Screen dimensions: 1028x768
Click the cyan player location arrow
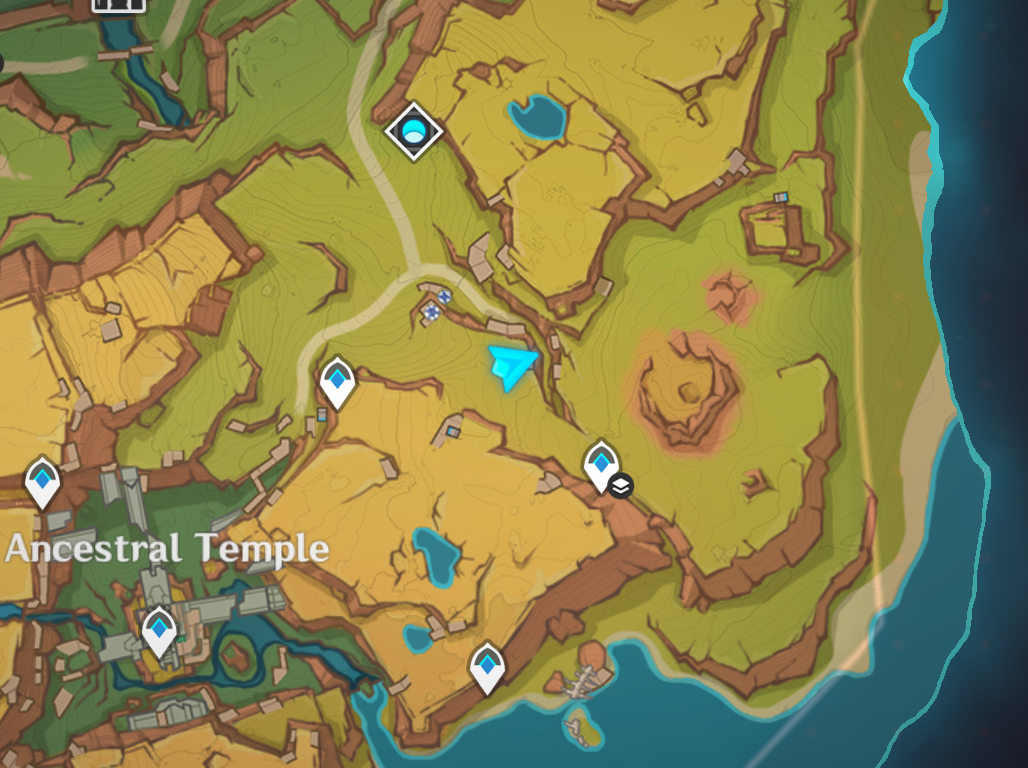point(513,366)
